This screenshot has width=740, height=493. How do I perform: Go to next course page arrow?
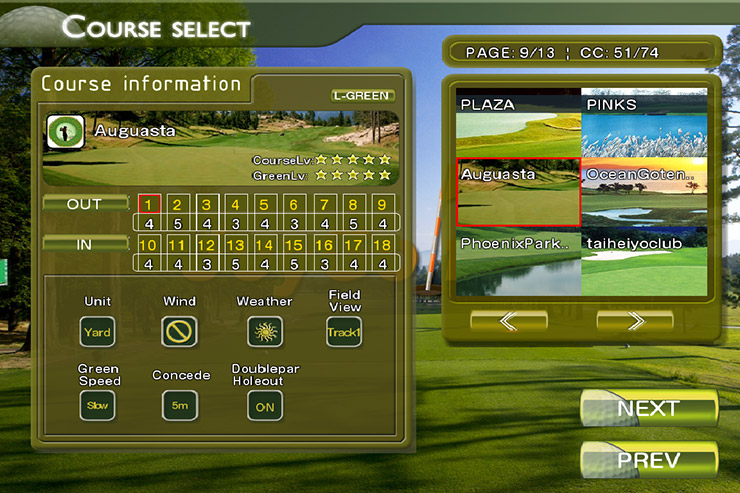[x=634, y=321]
